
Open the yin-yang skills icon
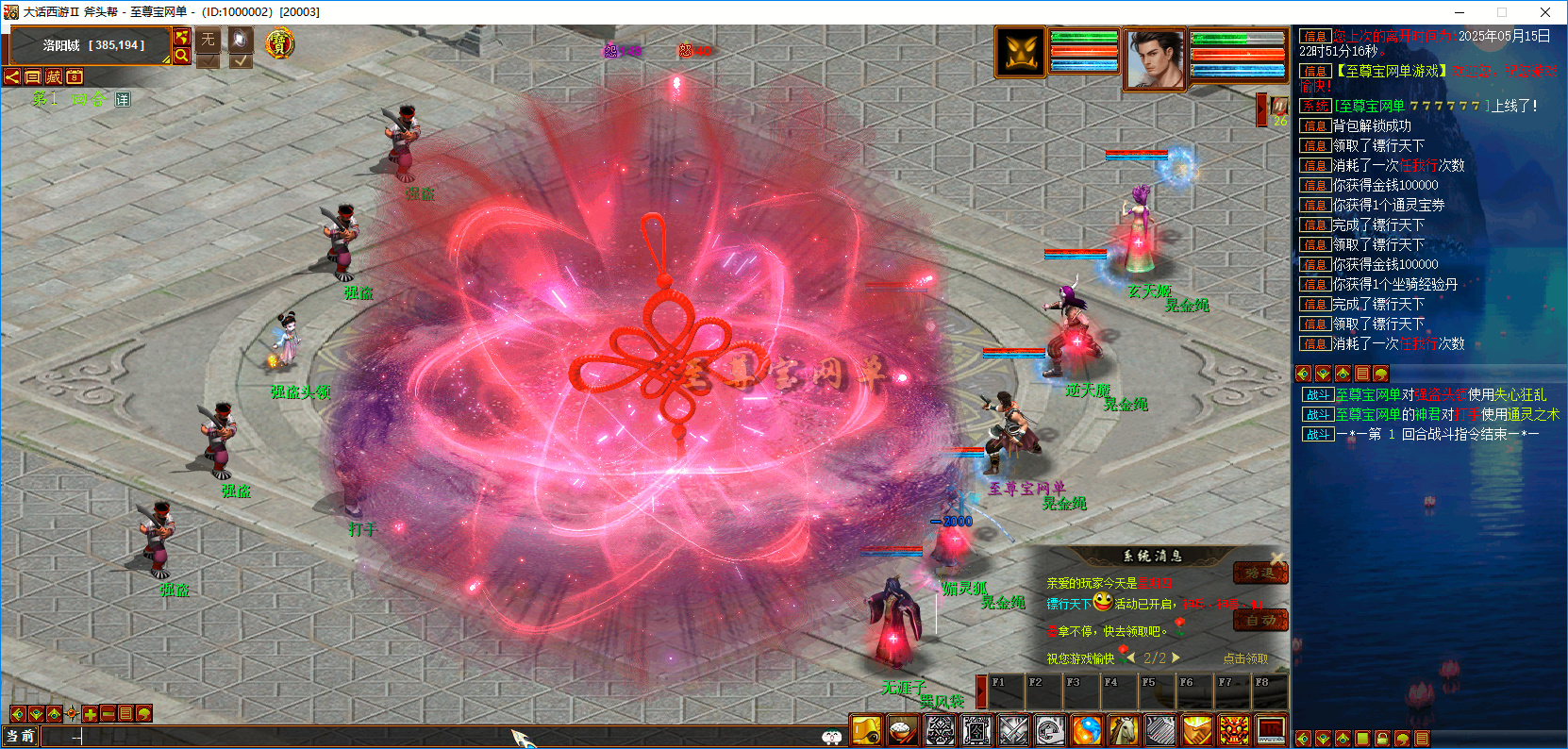[1087, 730]
